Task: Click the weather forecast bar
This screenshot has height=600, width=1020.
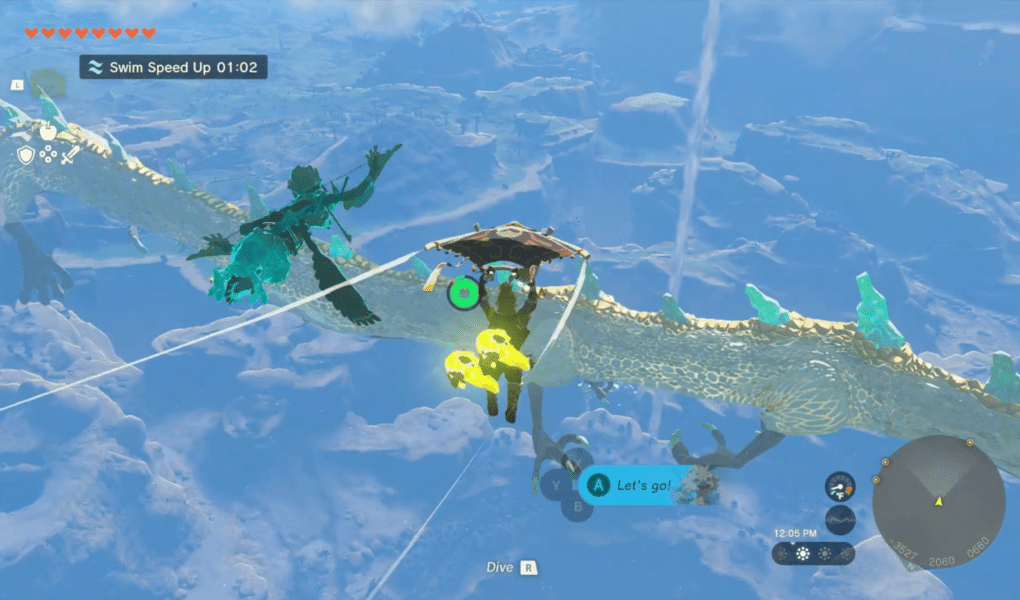Action: coord(812,553)
